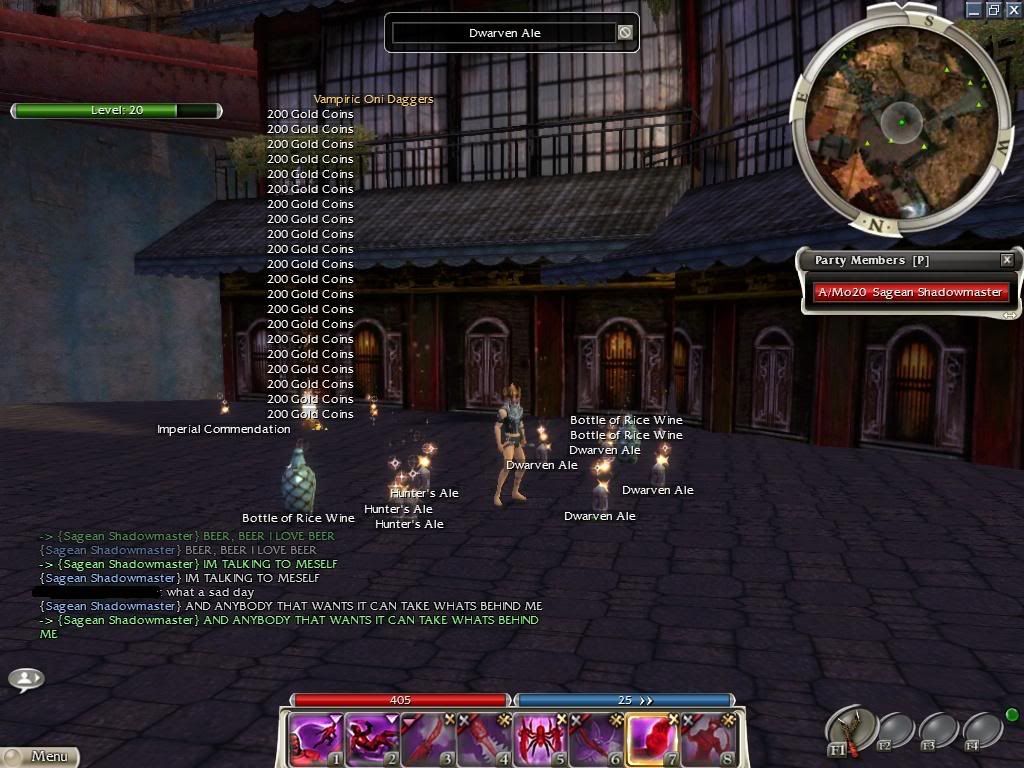Switch to the F3 weapon set
This screenshot has height=768, width=1024.
[940, 731]
